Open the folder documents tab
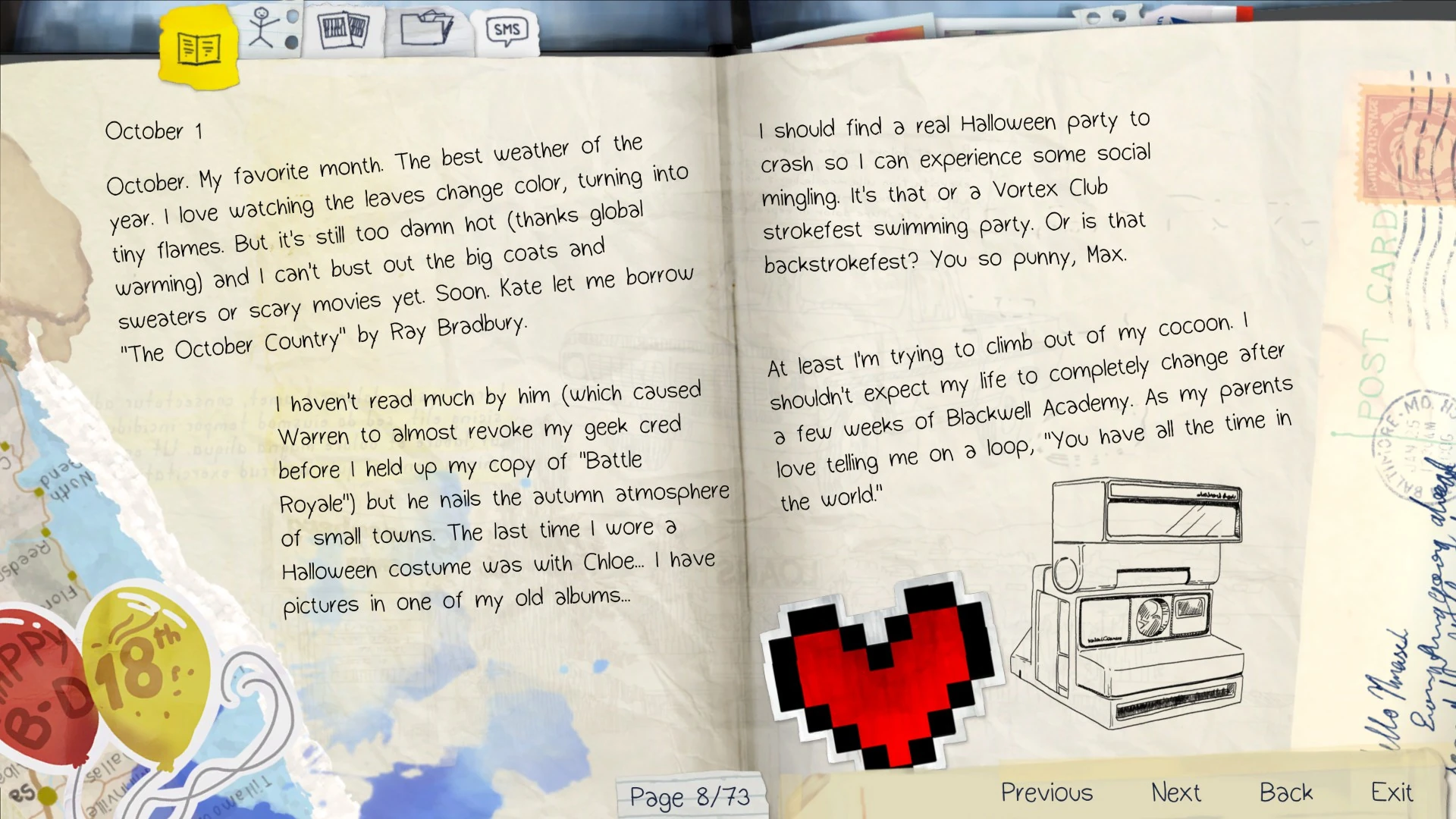Screen dimensions: 1456x819 pyautogui.click(x=428, y=29)
